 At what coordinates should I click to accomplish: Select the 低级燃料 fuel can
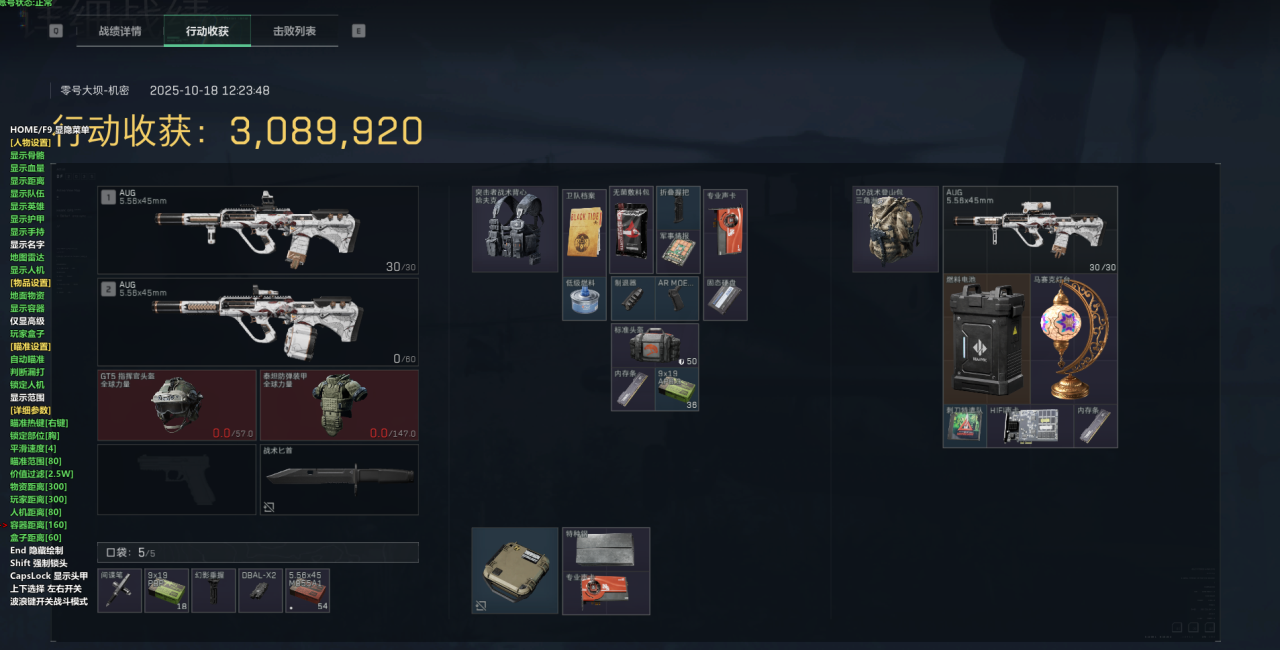pyautogui.click(x=584, y=299)
